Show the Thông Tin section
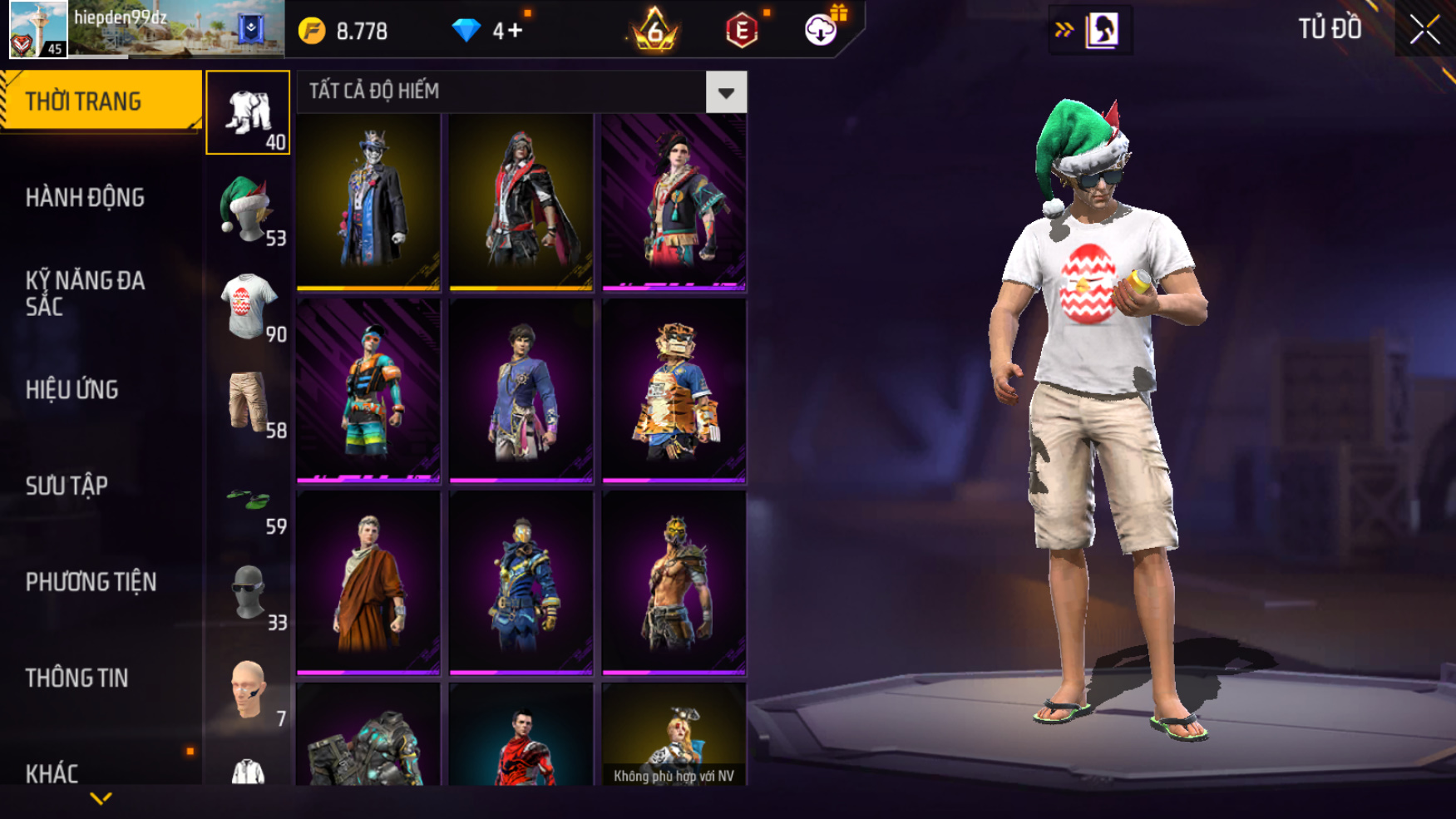Viewport: 1456px width, 819px height. 77,678
